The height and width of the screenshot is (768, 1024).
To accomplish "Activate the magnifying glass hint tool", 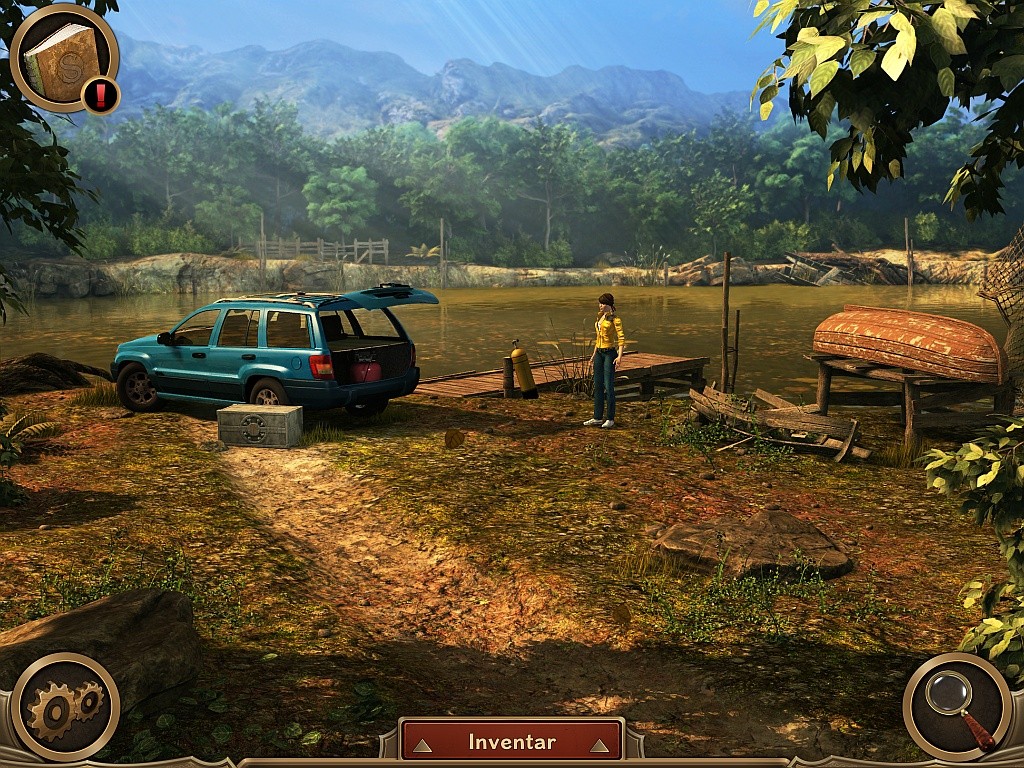I will pyautogui.click(x=957, y=707).
